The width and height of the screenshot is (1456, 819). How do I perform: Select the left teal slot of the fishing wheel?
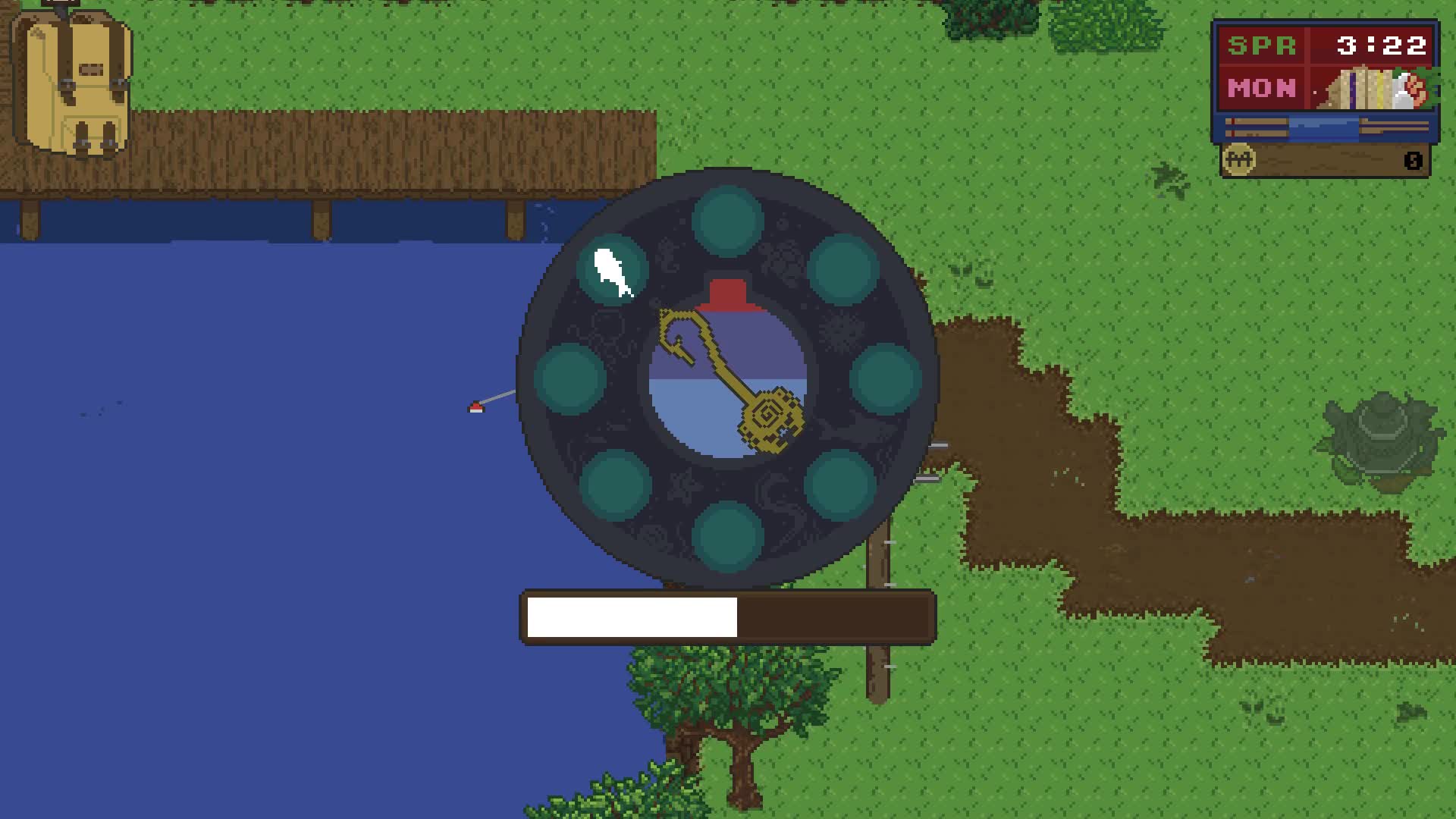click(x=569, y=379)
